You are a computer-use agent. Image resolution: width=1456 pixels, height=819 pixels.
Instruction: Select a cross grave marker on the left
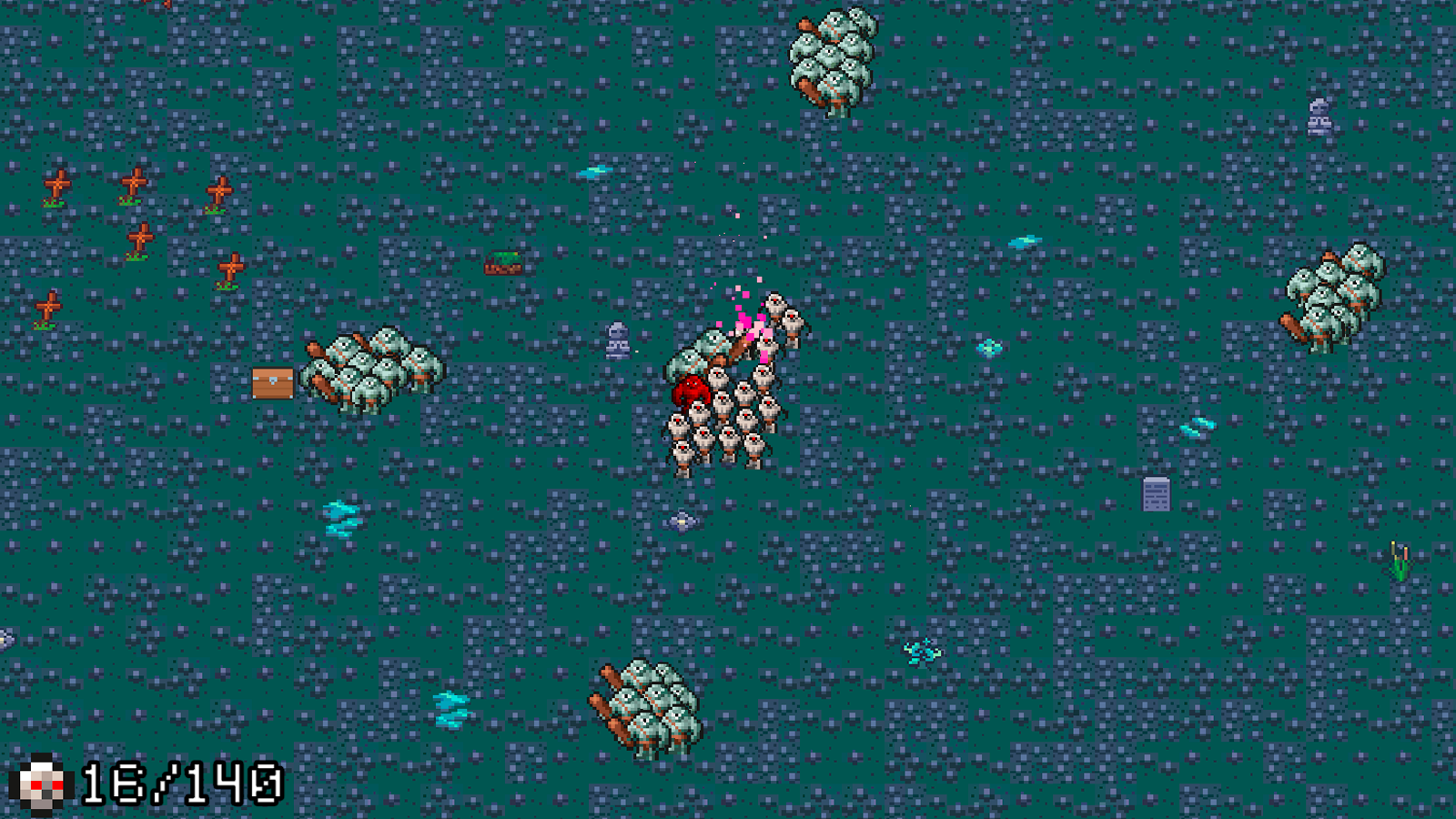tap(57, 182)
